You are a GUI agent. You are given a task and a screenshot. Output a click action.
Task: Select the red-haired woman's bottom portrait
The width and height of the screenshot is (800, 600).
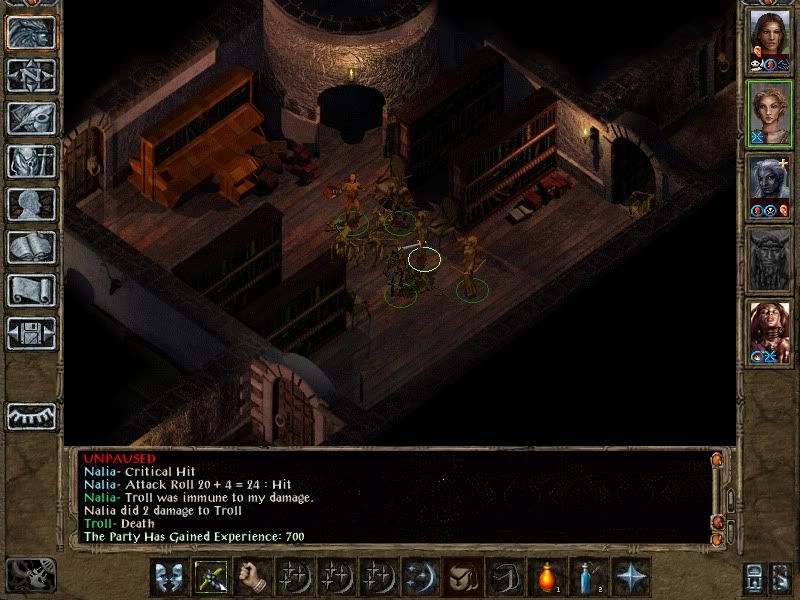pos(770,332)
